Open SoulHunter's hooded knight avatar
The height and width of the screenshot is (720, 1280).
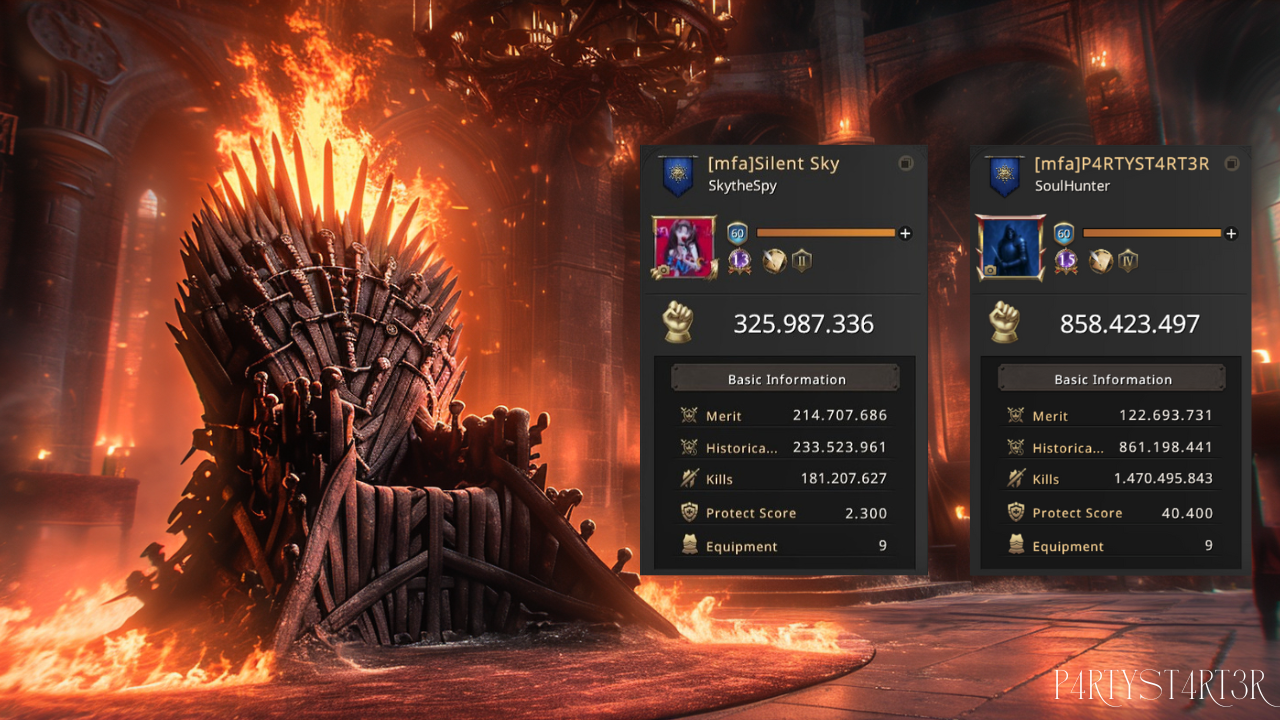[x=1011, y=247]
